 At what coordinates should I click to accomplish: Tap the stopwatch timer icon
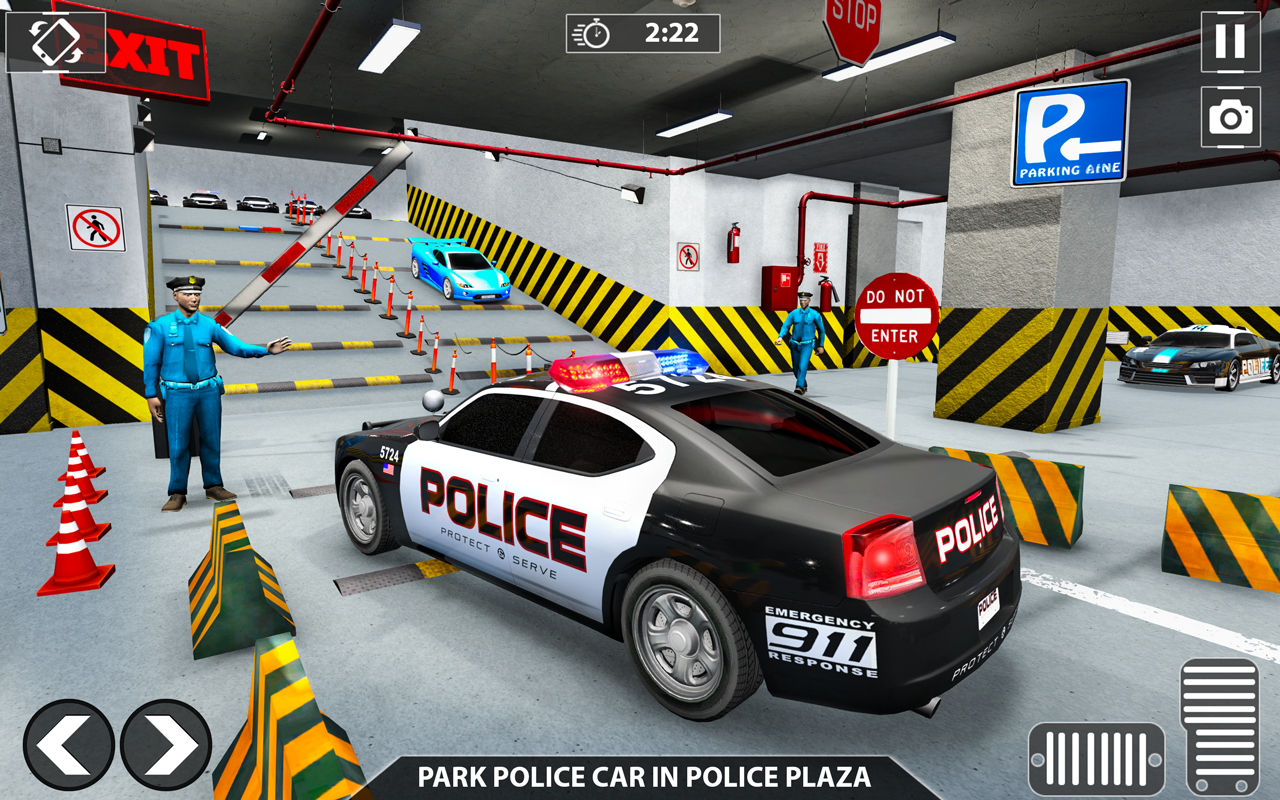click(x=594, y=34)
